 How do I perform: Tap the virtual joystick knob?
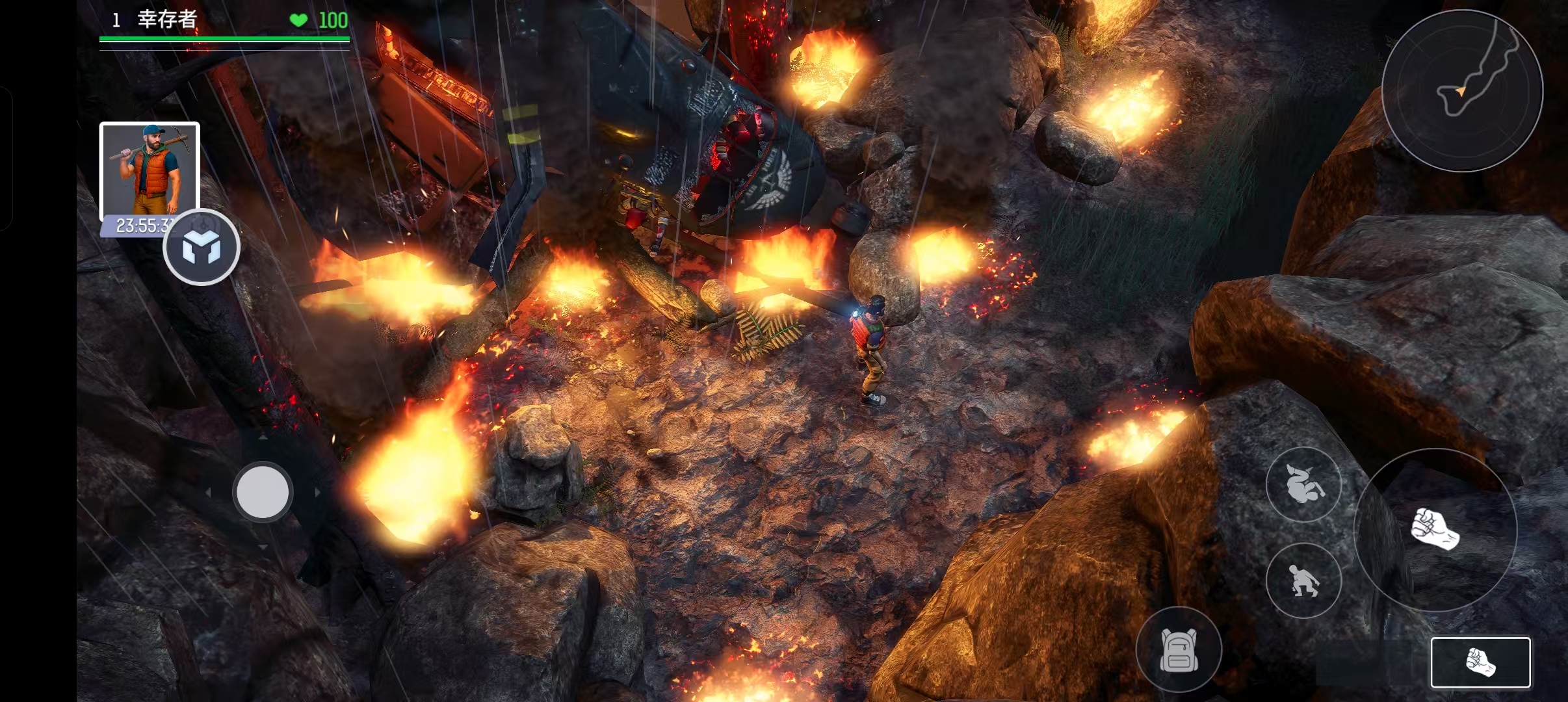(x=263, y=492)
